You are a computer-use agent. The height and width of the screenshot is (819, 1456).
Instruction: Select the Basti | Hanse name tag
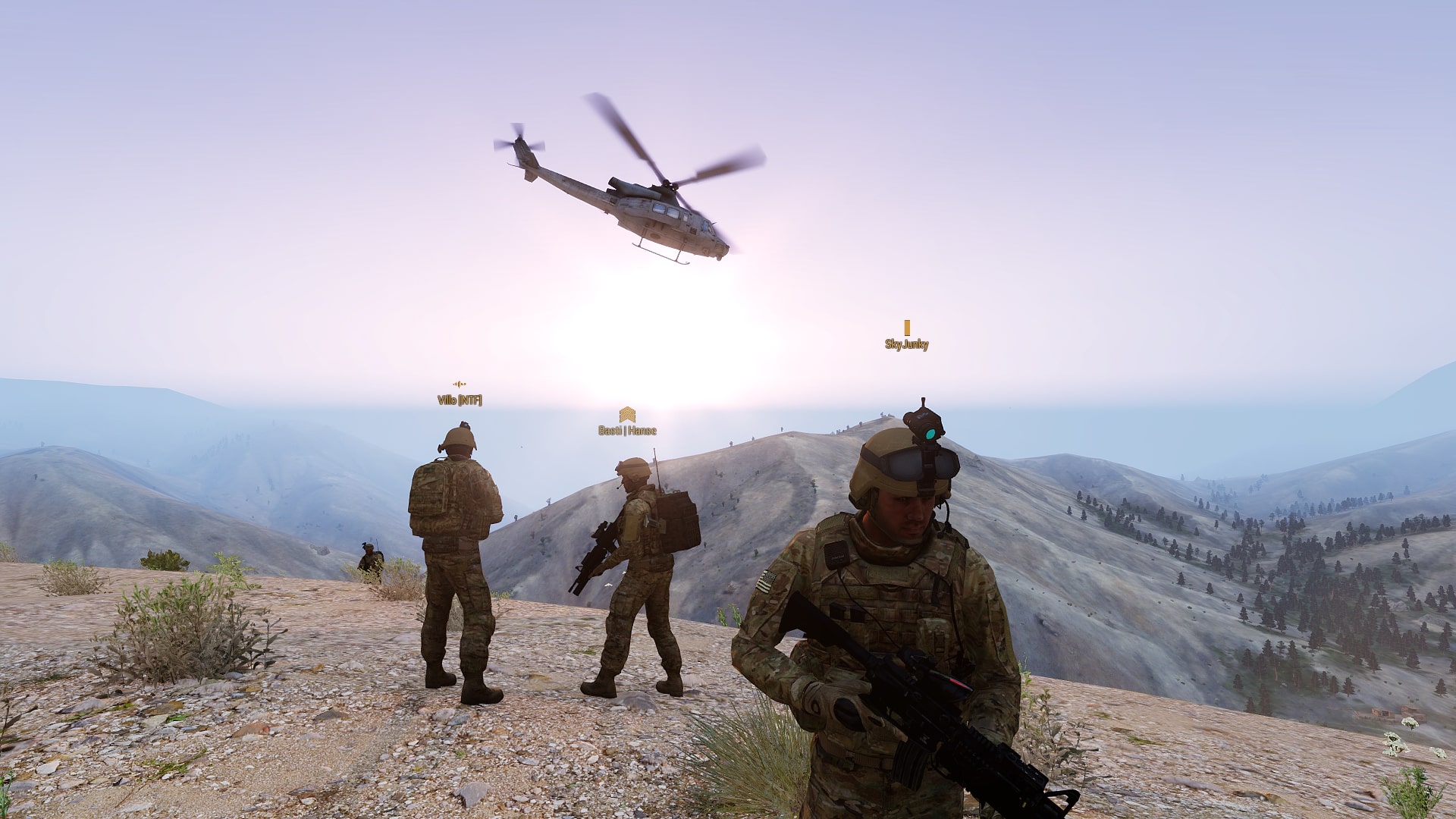click(x=627, y=430)
